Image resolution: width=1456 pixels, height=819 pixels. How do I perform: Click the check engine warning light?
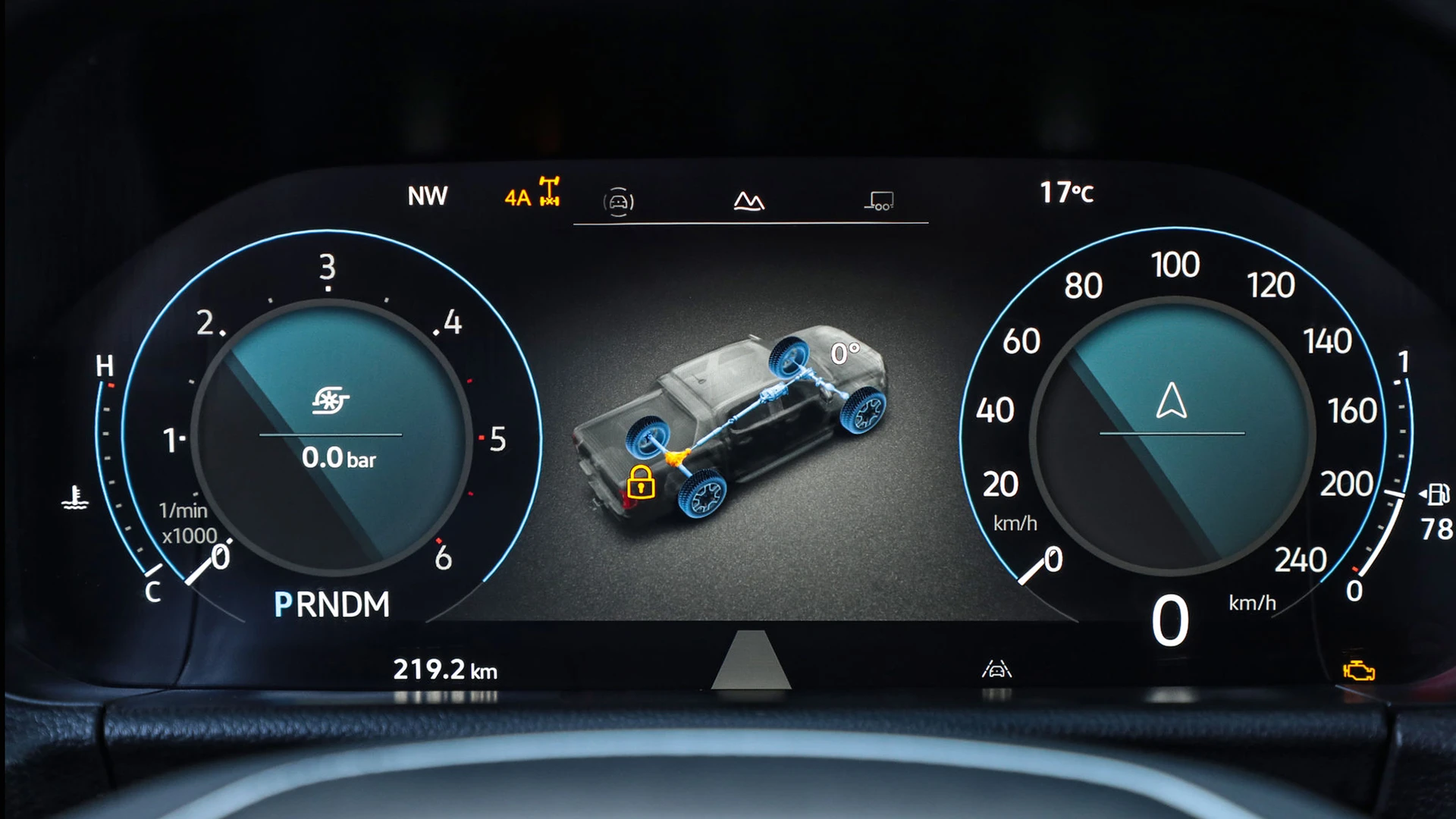click(x=1358, y=671)
